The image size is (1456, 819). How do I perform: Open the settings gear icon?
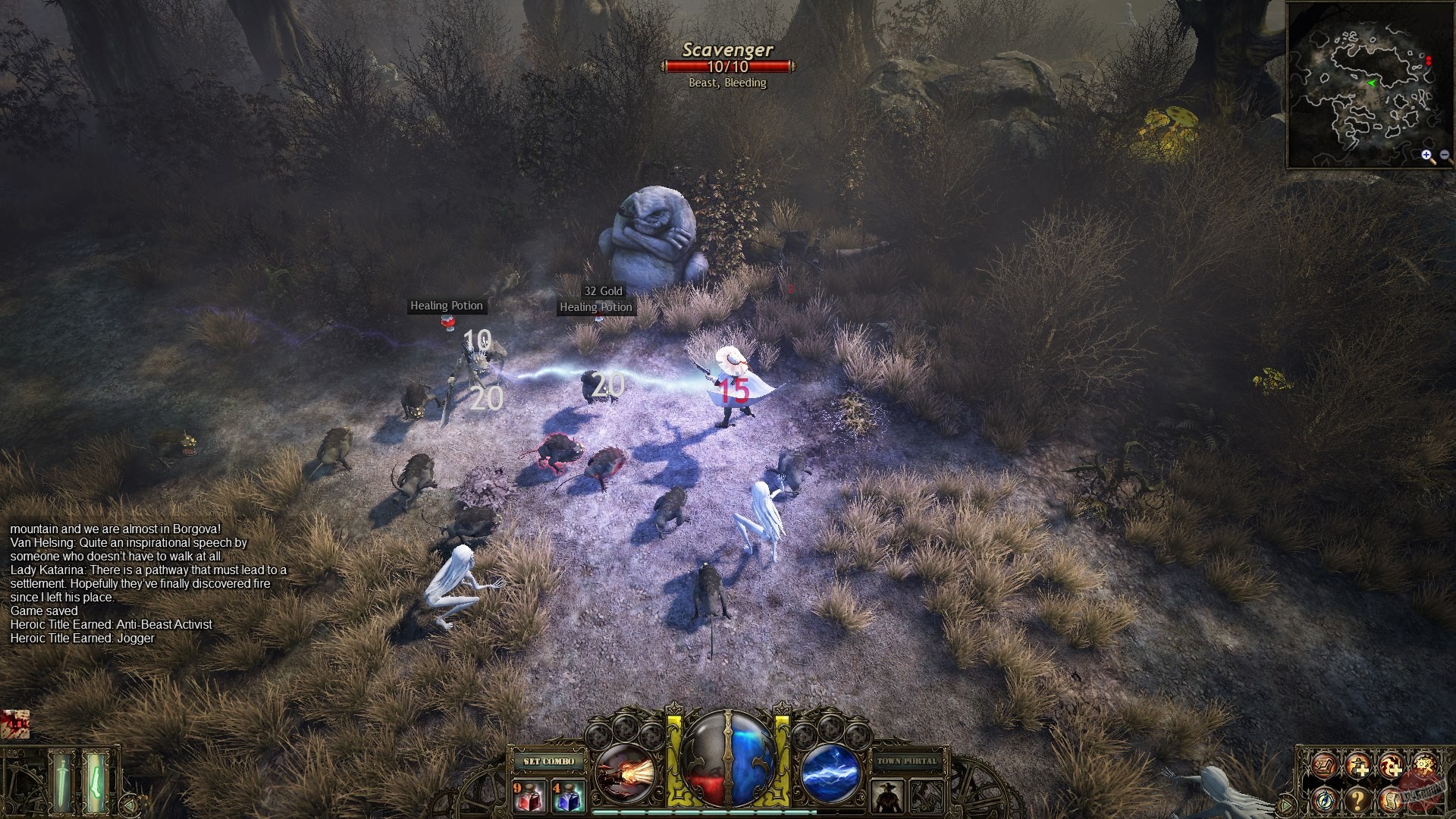[x=1425, y=765]
